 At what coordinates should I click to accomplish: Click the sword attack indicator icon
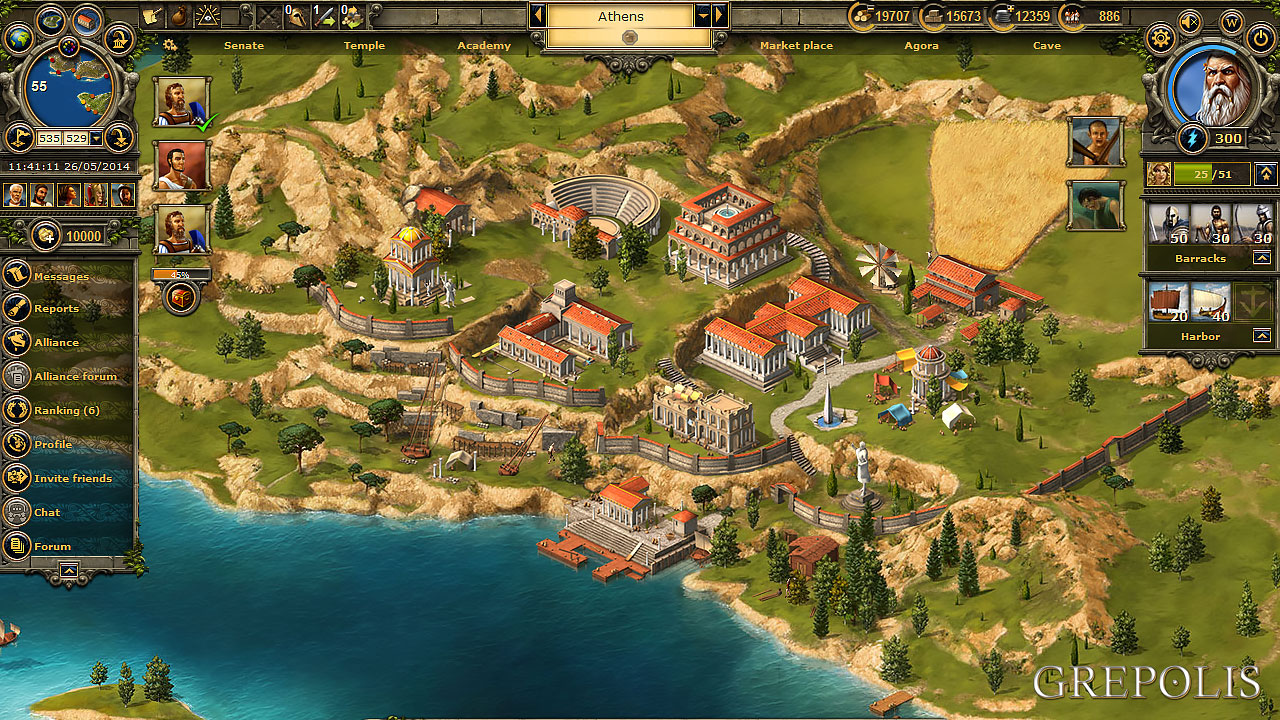click(x=325, y=16)
